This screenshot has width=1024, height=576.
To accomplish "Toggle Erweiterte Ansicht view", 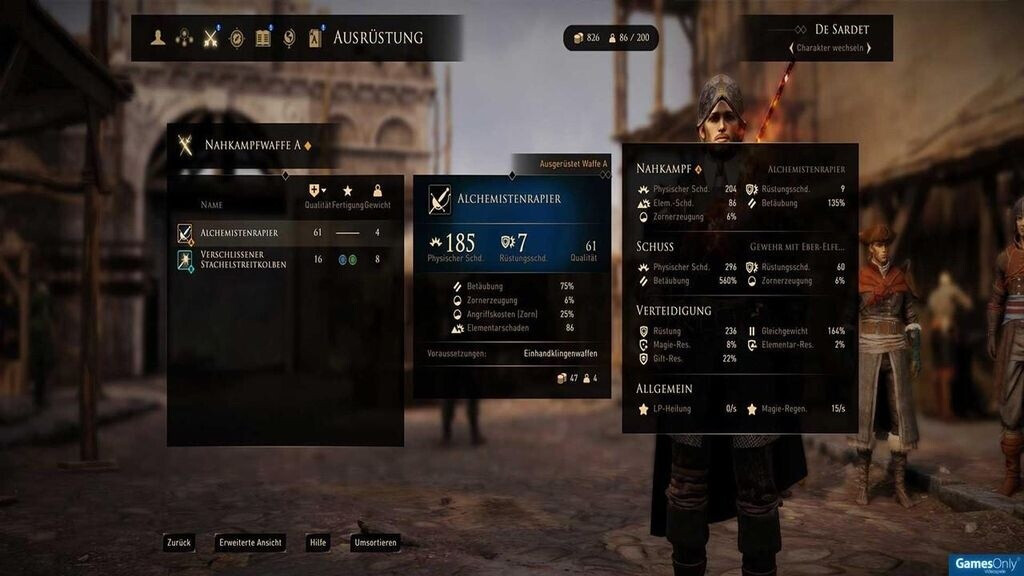I will tap(250, 543).
